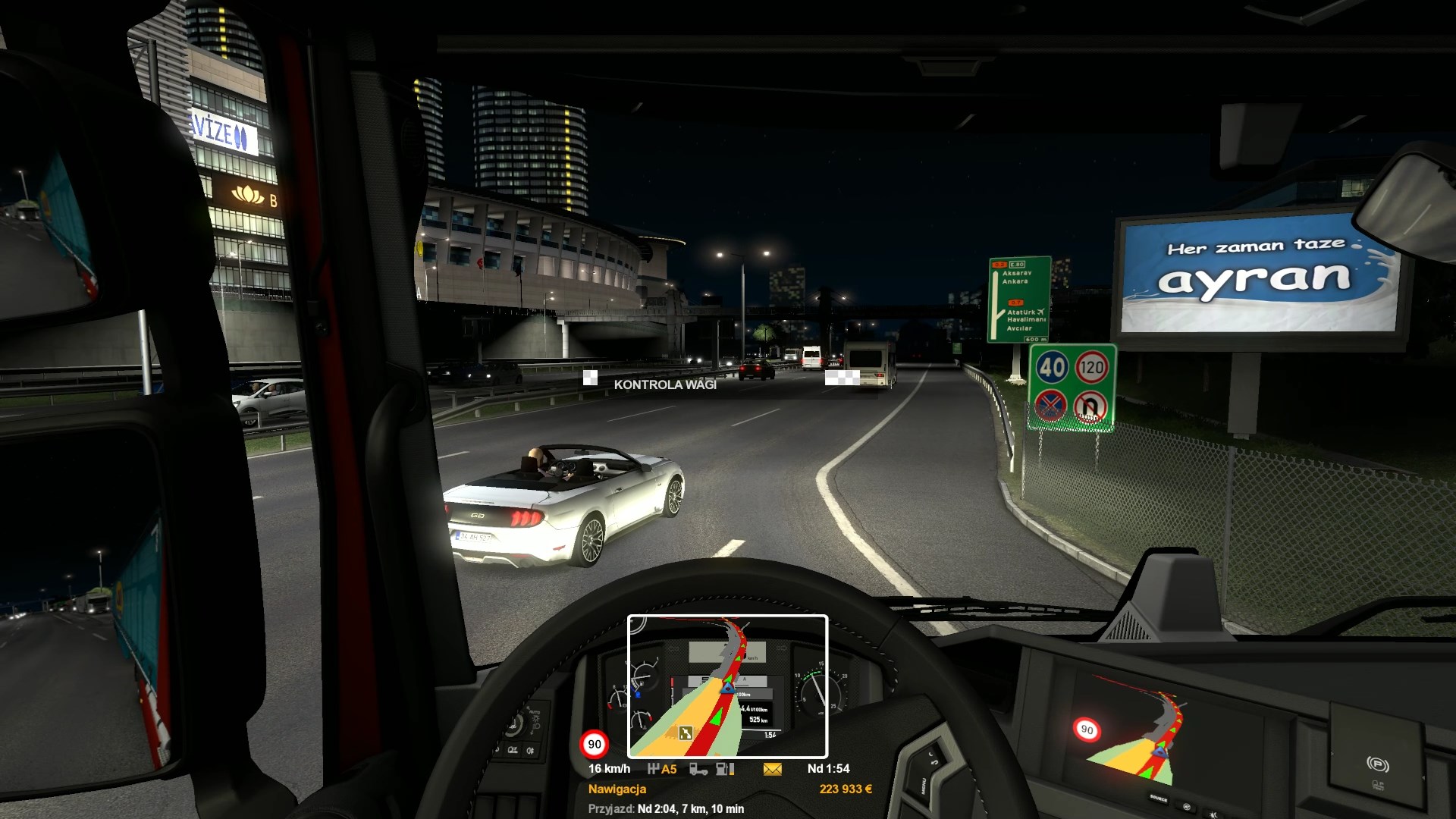Image resolution: width=1456 pixels, height=819 pixels.
Task: Click the truck damage status icon
Action: (x=698, y=769)
